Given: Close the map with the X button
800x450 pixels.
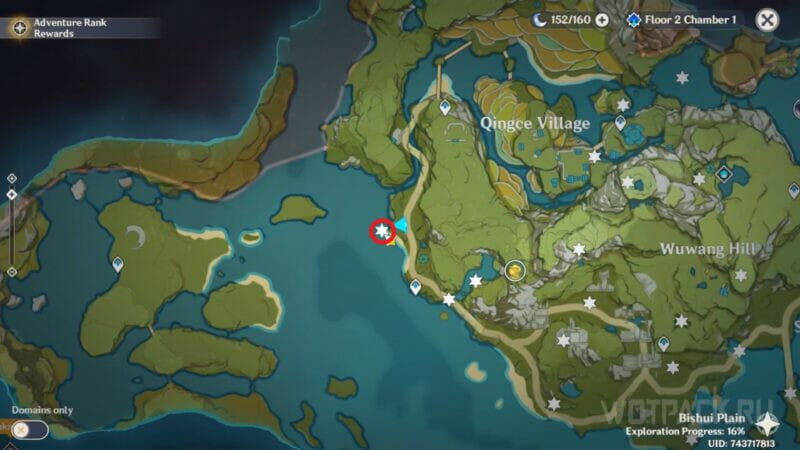Looking at the screenshot, I should tap(767, 19).
